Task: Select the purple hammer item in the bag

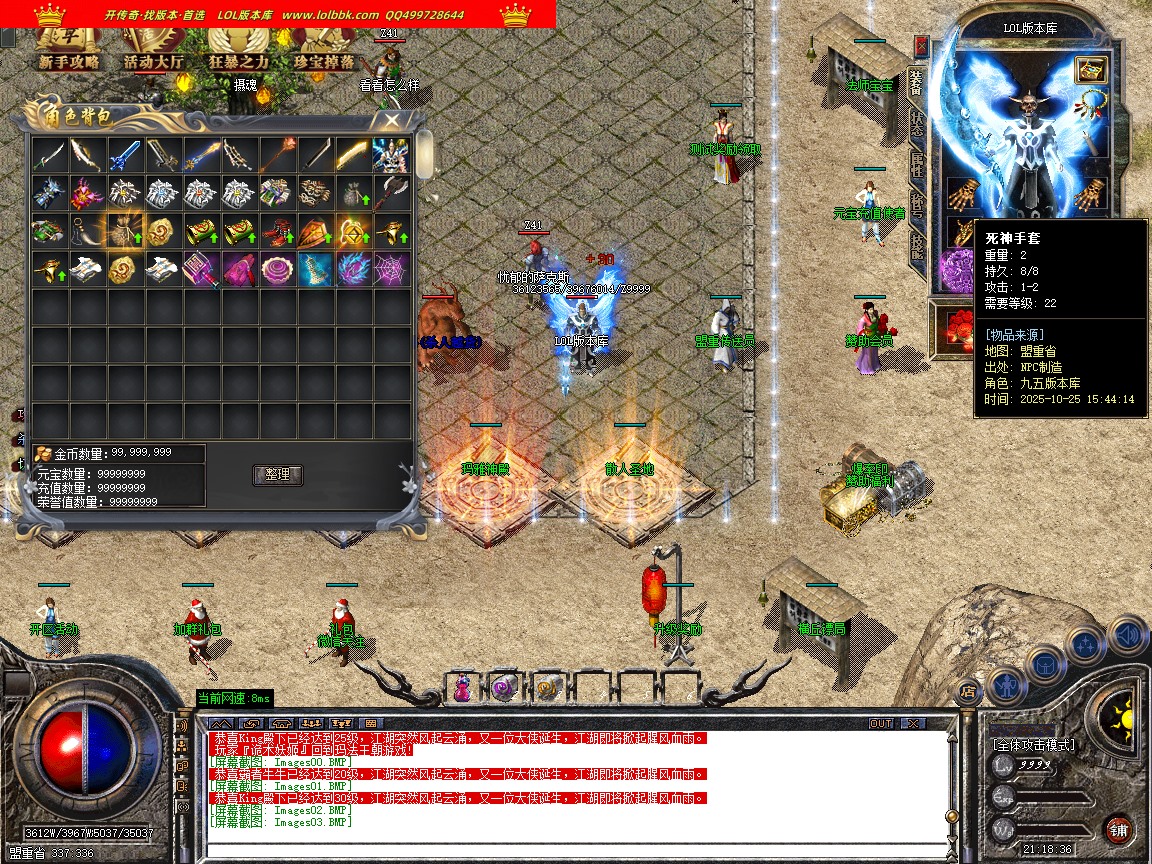Action: coord(201,268)
